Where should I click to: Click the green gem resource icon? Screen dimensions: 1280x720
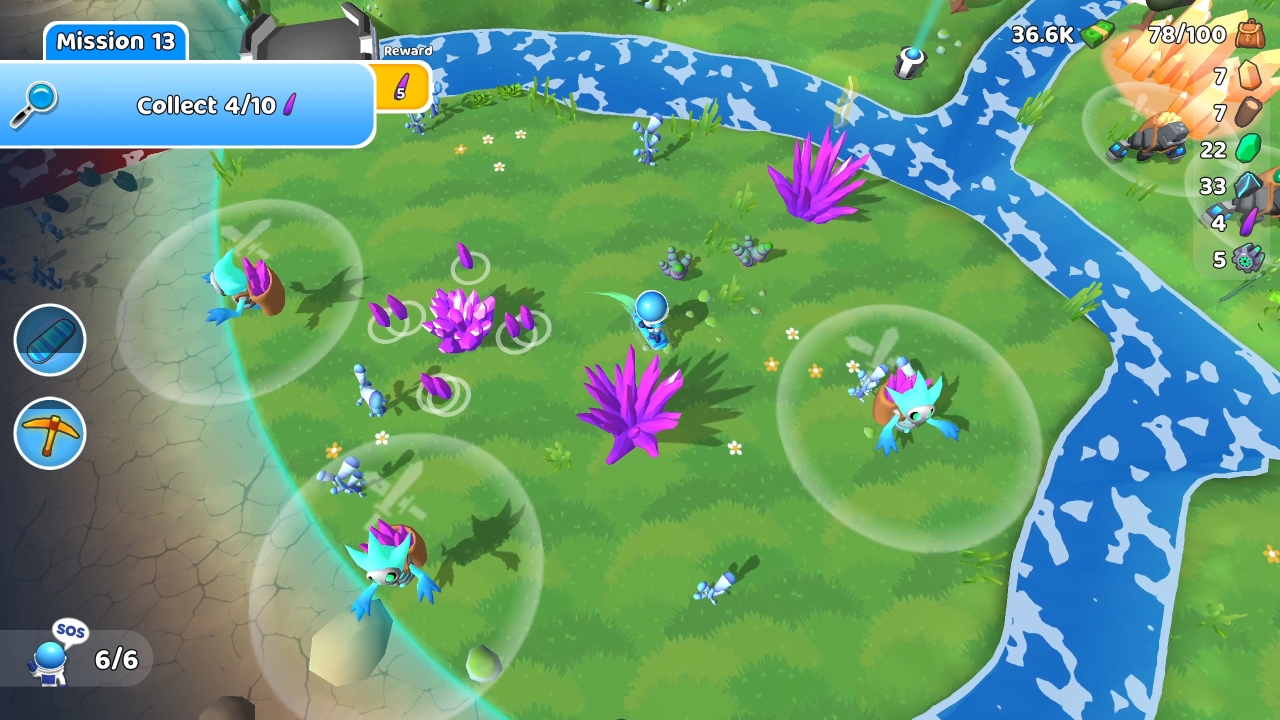point(1247,148)
